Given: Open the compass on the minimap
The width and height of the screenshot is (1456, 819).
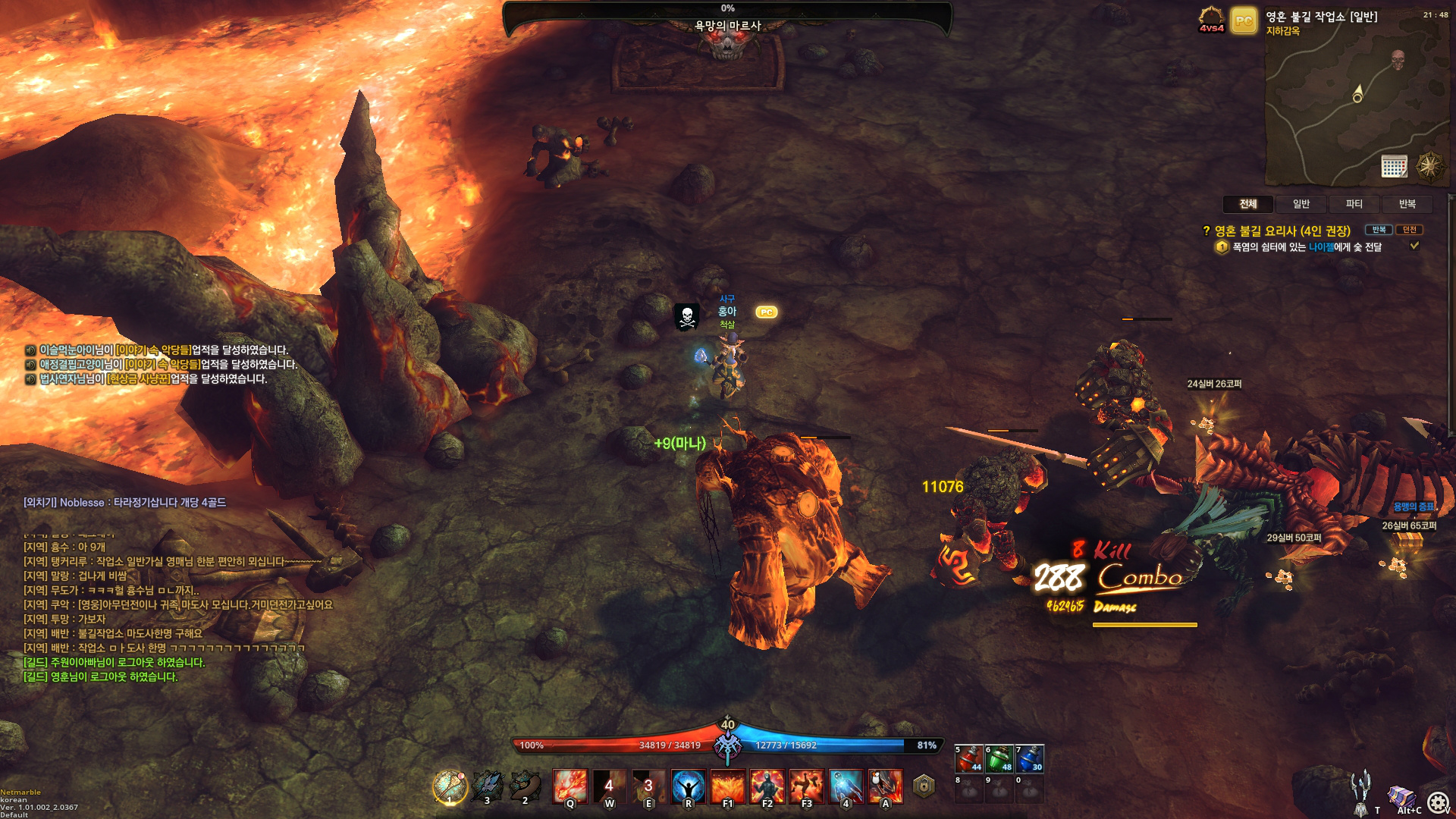Looking at the screenshot, I should [1430, 166].
